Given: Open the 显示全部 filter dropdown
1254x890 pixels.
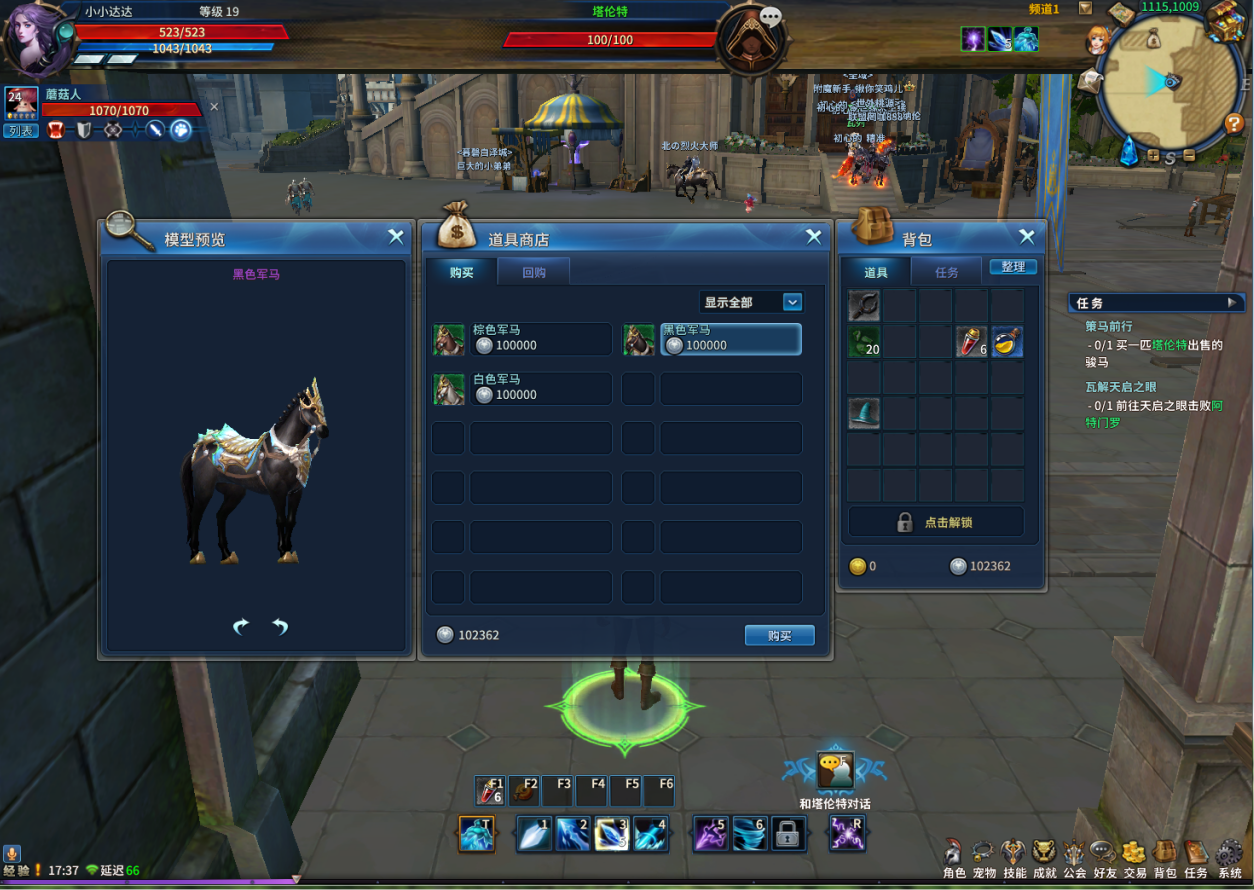Looking at the screenshot, I should (751, 302).
